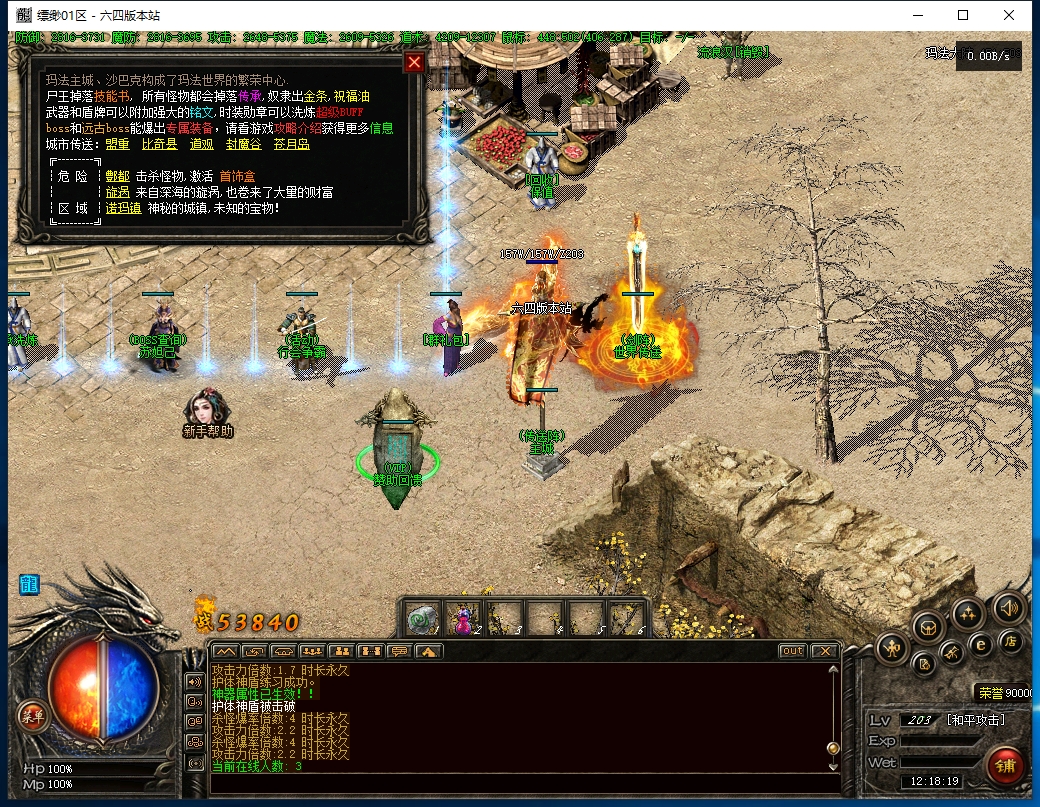1040x807 pixels.
Task: Click the red 铺 stall button
Action: click(1005, 765)
